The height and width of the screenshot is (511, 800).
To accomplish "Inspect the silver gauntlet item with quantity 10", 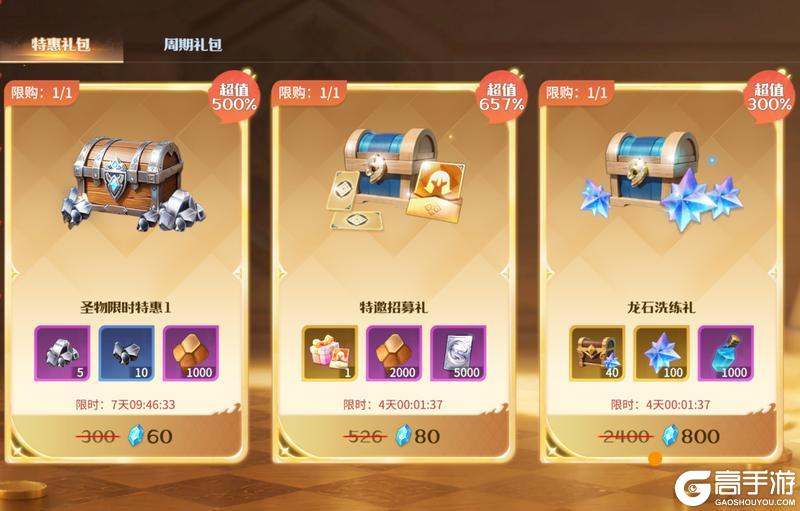I will click(x=126, y=353).
